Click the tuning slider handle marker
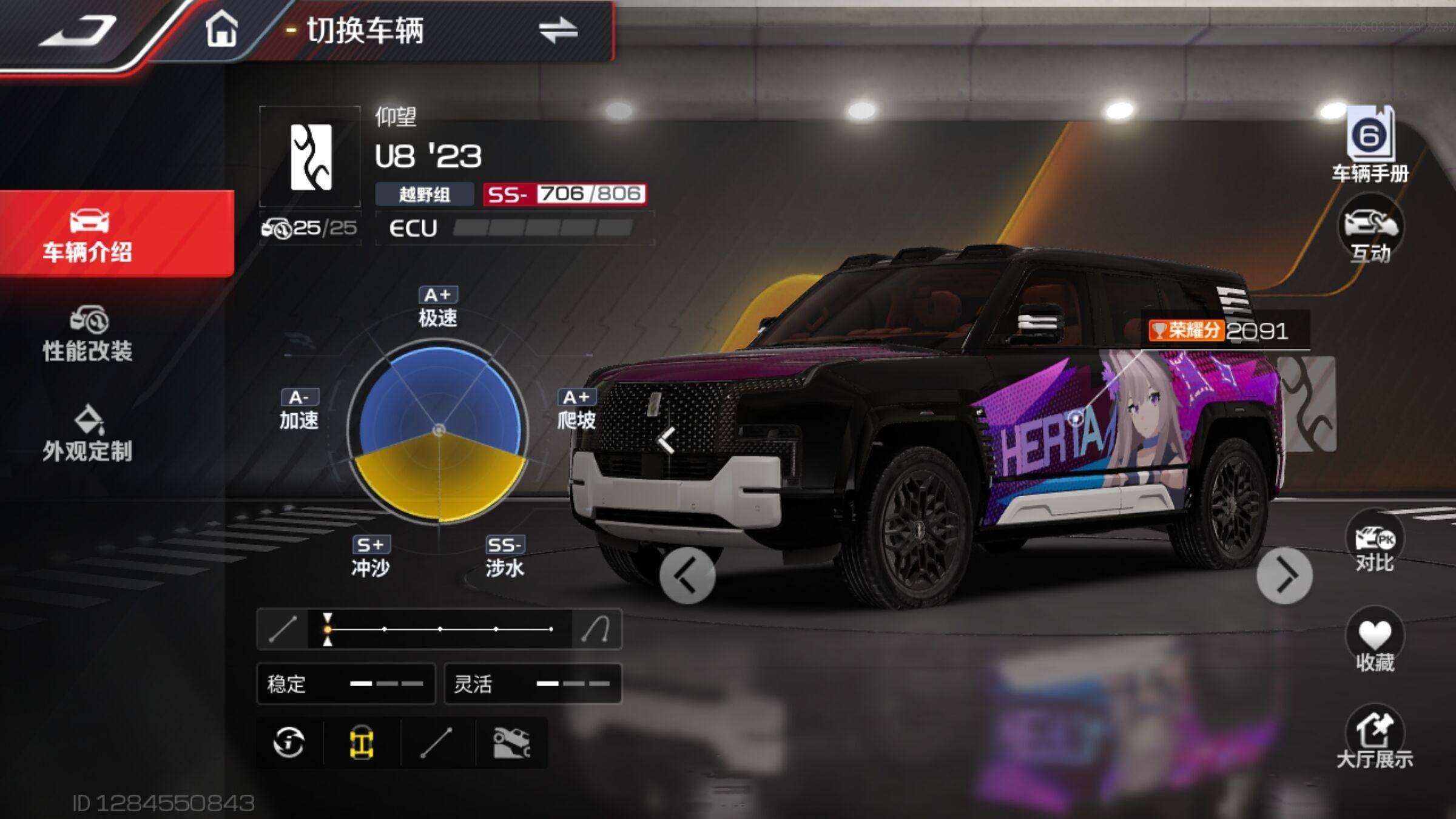1456x819 pixels. [328, 629]
